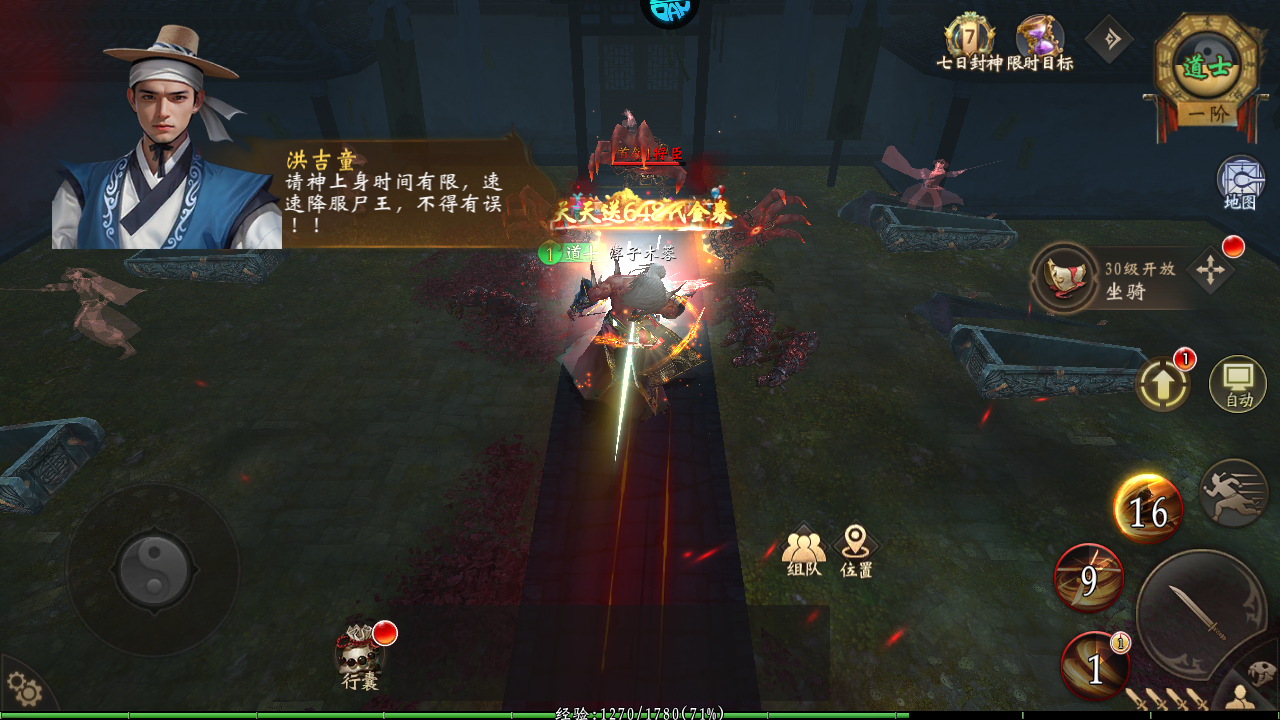Click the 天天送648代金券 promotion banner
This screenshot has height=720, width=1280.
(x=641, y=213)
